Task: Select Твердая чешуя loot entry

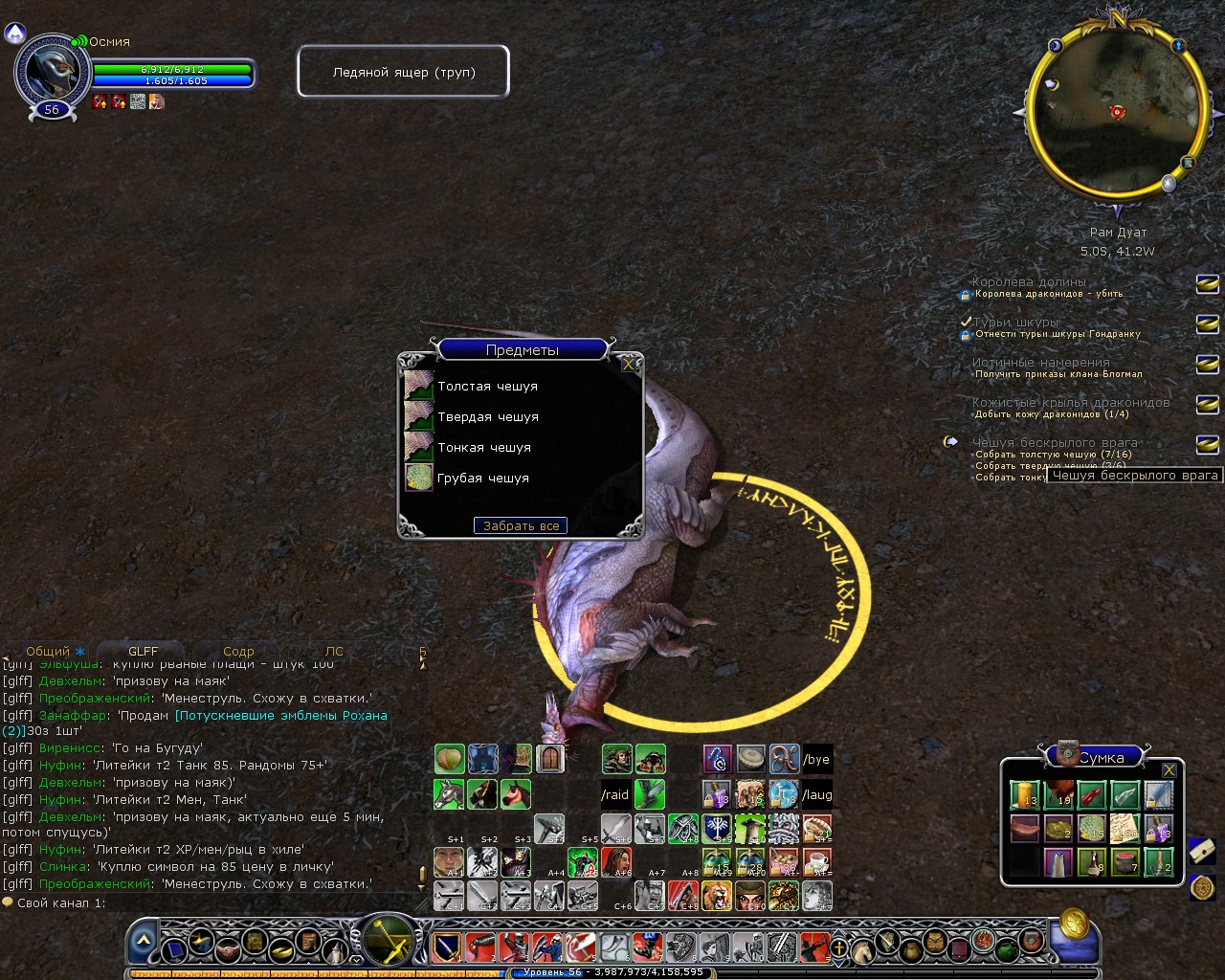Action: pyautogui.click(x=487, y=417)
